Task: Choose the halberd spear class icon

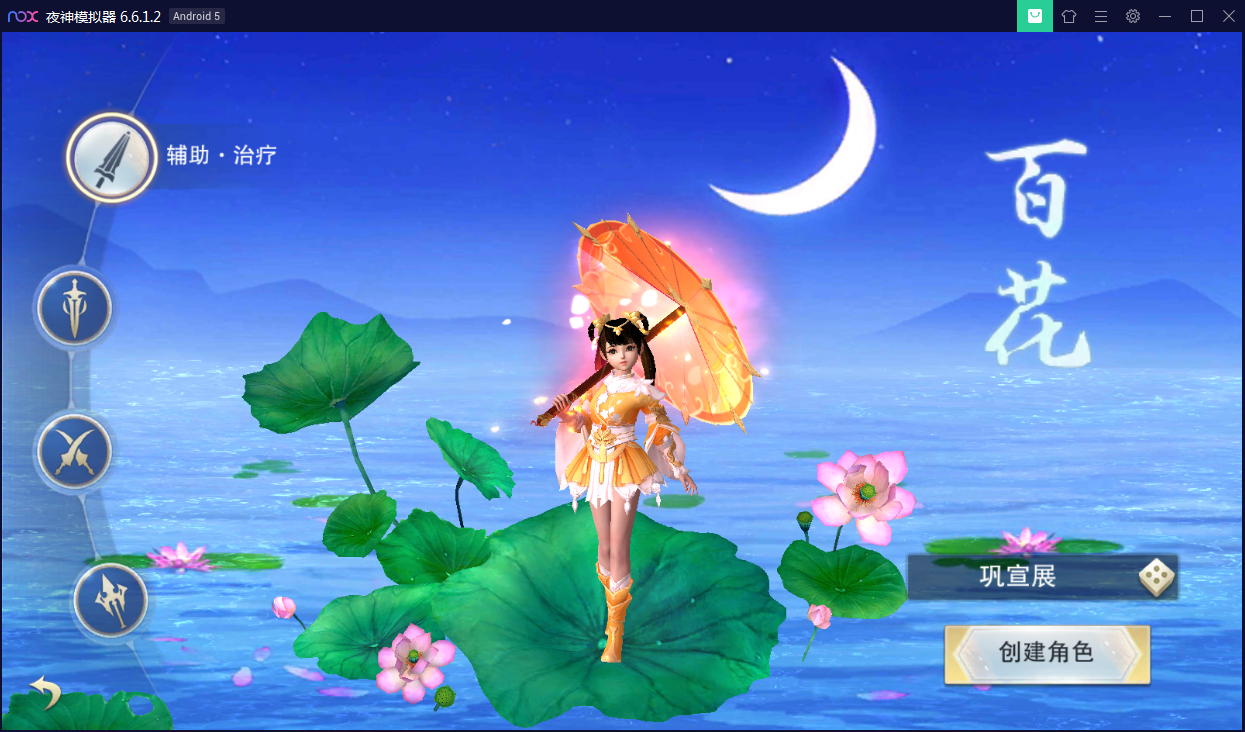Action: point(110,602)
